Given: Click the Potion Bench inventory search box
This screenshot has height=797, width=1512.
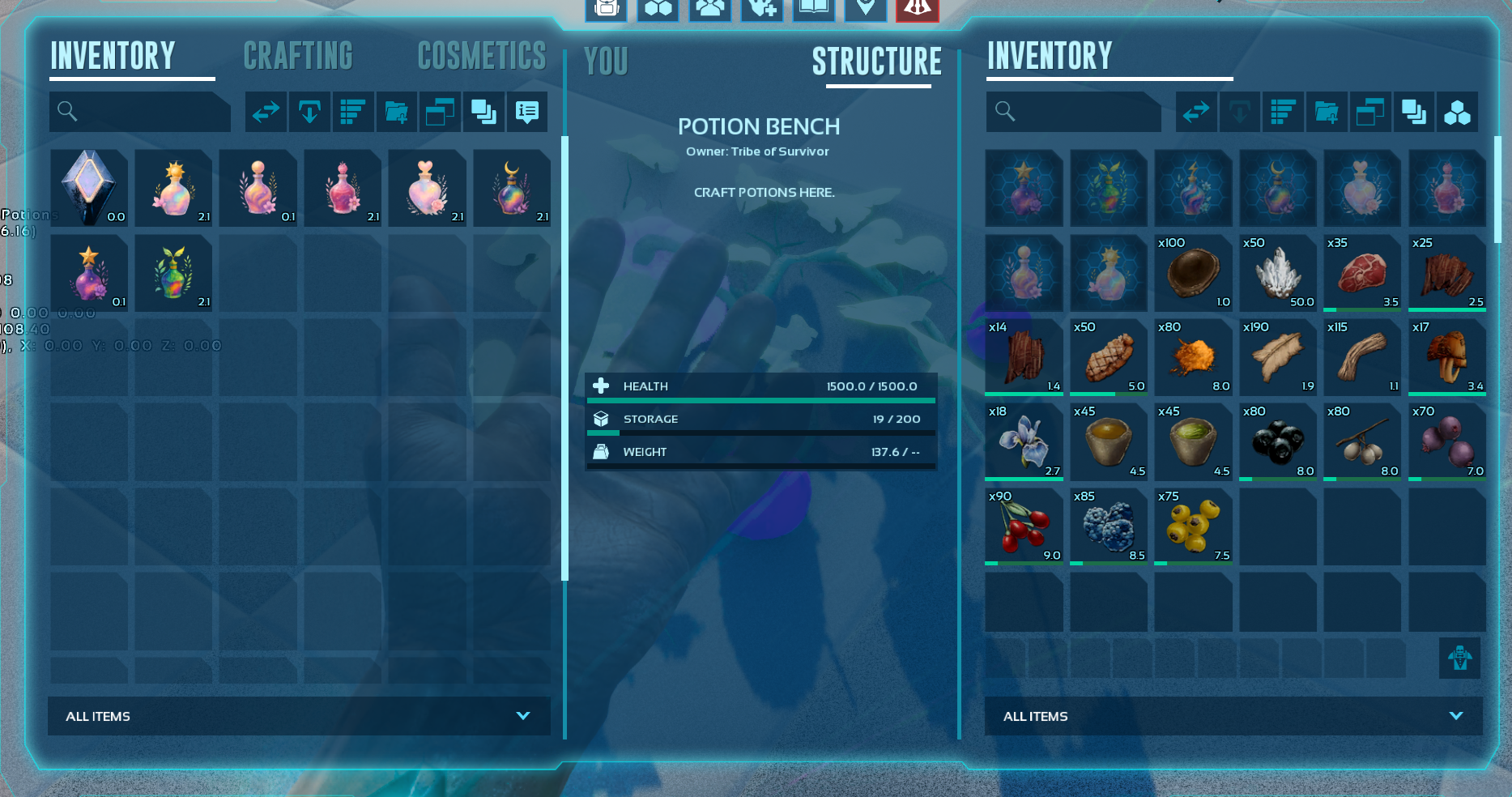Looking at the screenshot, I should [1074, 112].
